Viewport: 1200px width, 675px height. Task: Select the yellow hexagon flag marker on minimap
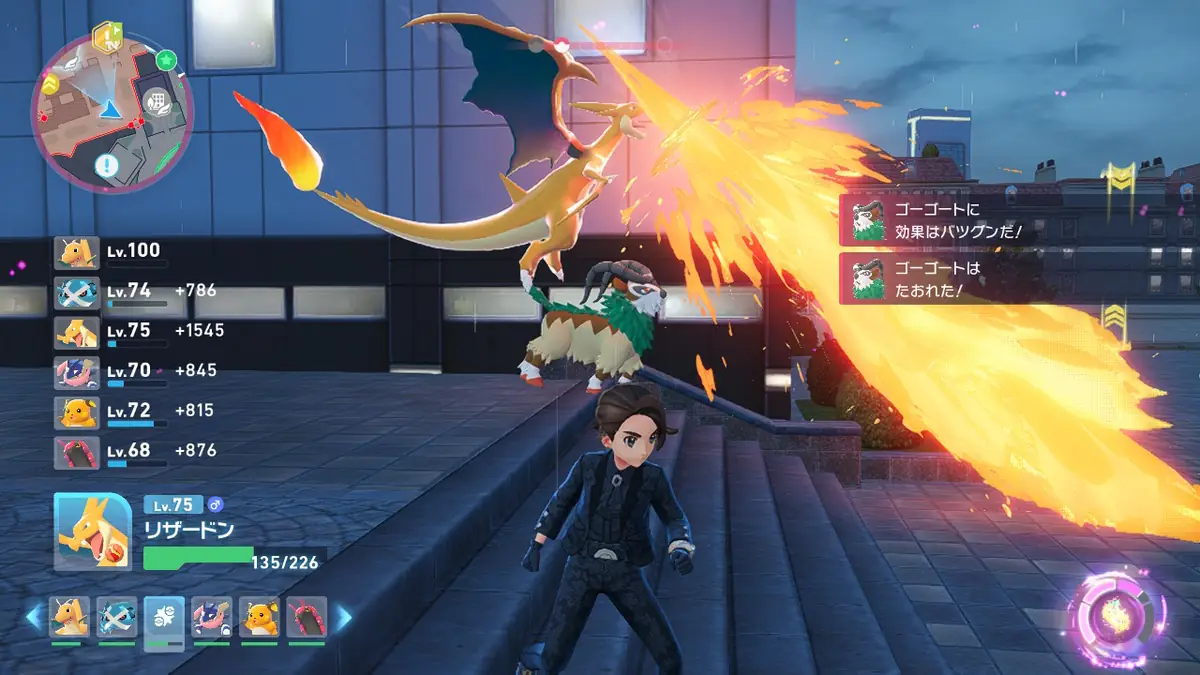point(105,38)
